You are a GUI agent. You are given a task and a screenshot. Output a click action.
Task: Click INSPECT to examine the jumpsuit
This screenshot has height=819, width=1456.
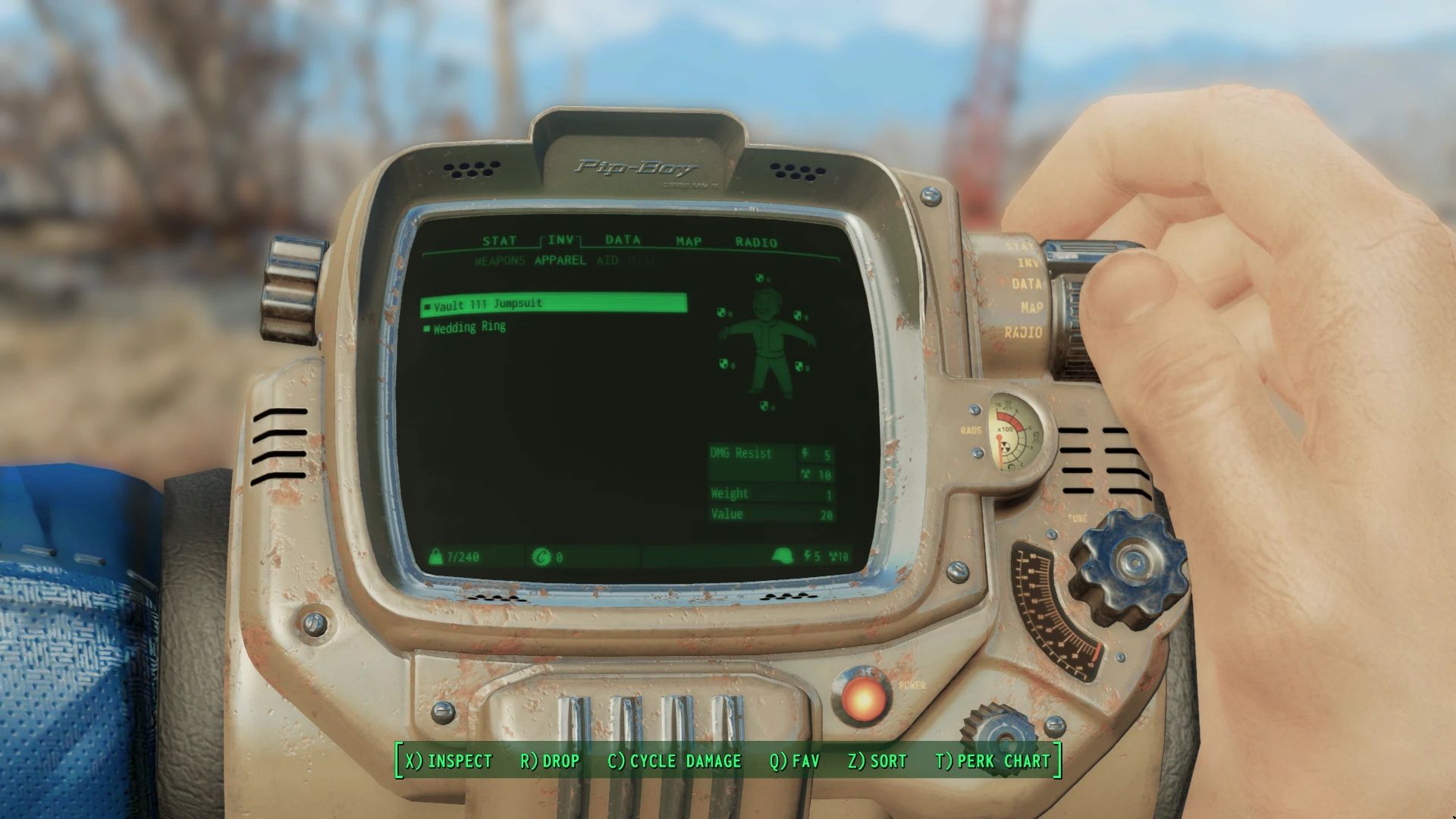click(447, 761)
